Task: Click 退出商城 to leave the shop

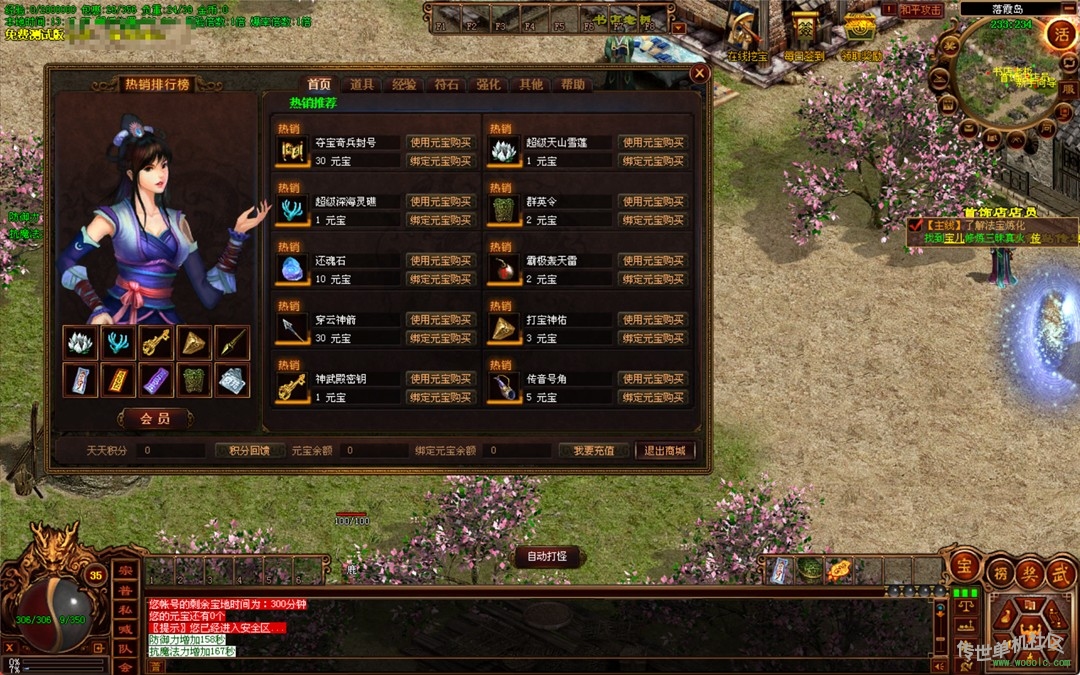Action: [x=665, y=451]
